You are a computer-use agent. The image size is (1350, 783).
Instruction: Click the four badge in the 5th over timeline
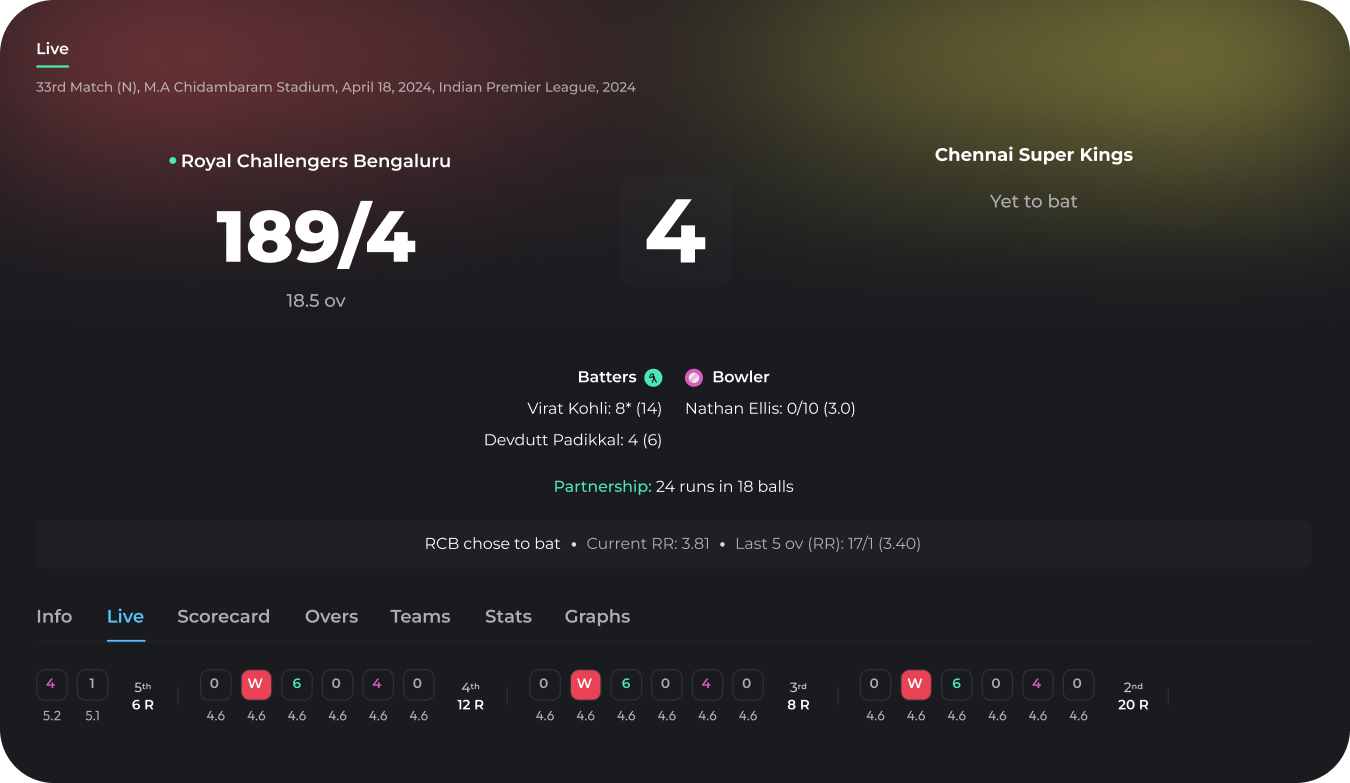[x=377, y=684]
